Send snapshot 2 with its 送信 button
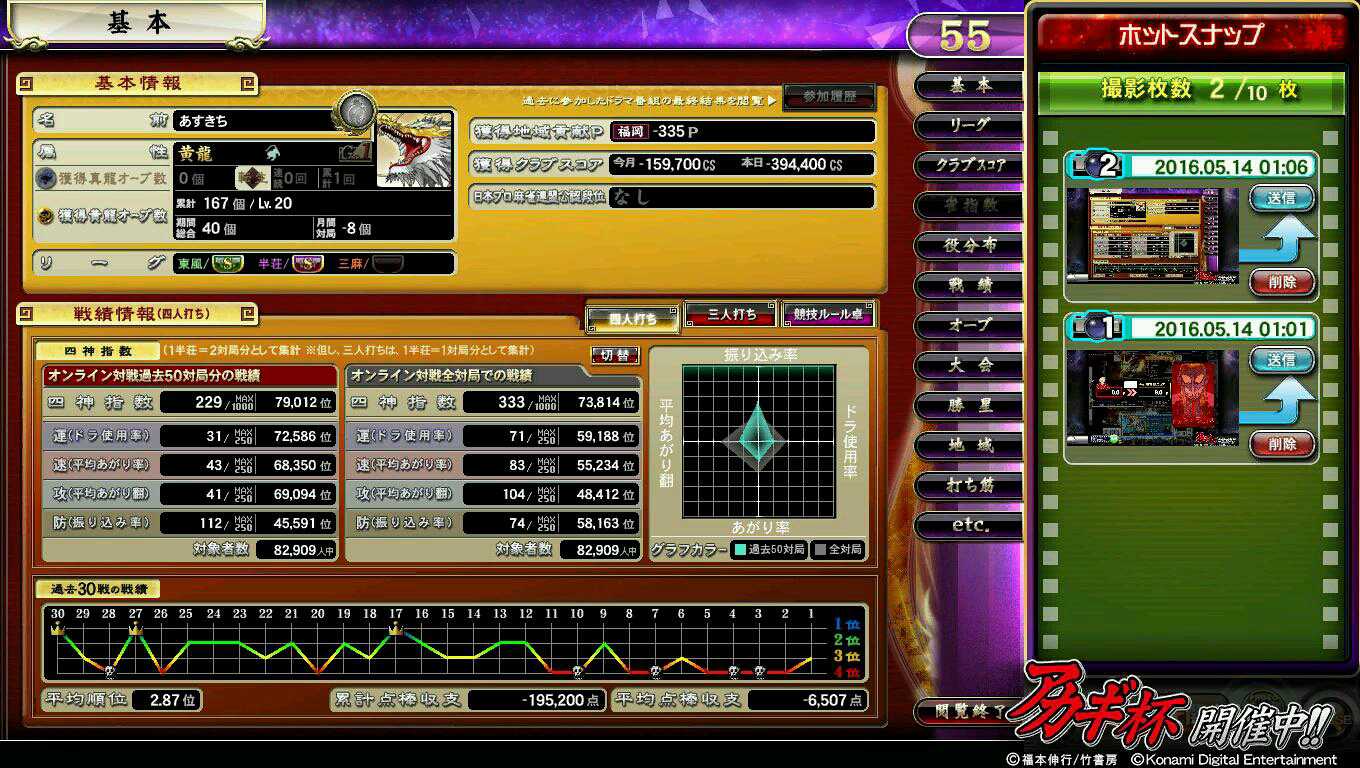Image resolution: width=1360 pixels, height=768 pixels. coord(1281,198)
